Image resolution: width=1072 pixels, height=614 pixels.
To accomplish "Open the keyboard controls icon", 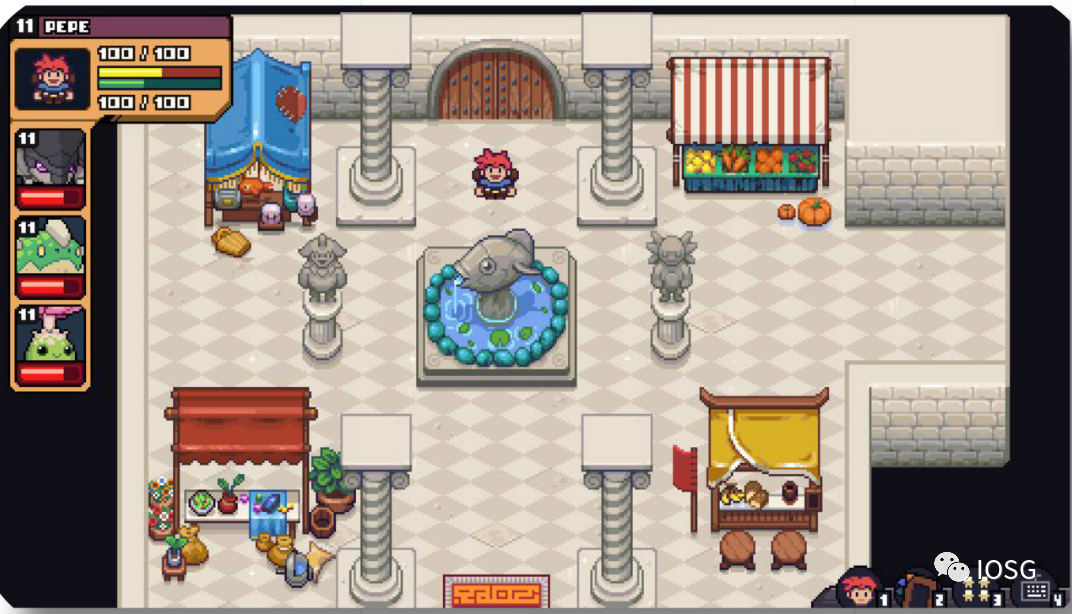I will coord(1036,591).
